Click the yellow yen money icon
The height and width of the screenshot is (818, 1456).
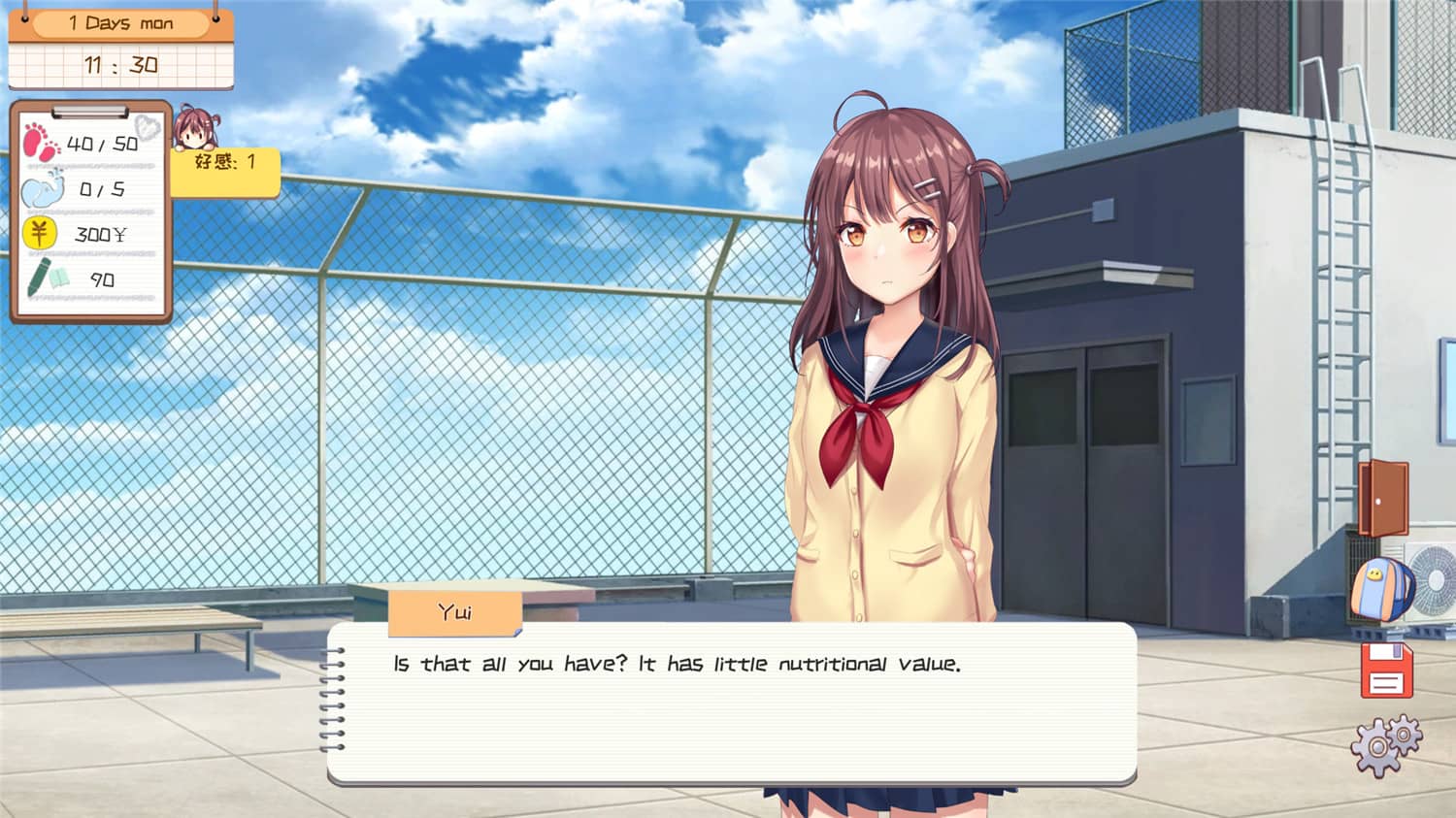38,233
